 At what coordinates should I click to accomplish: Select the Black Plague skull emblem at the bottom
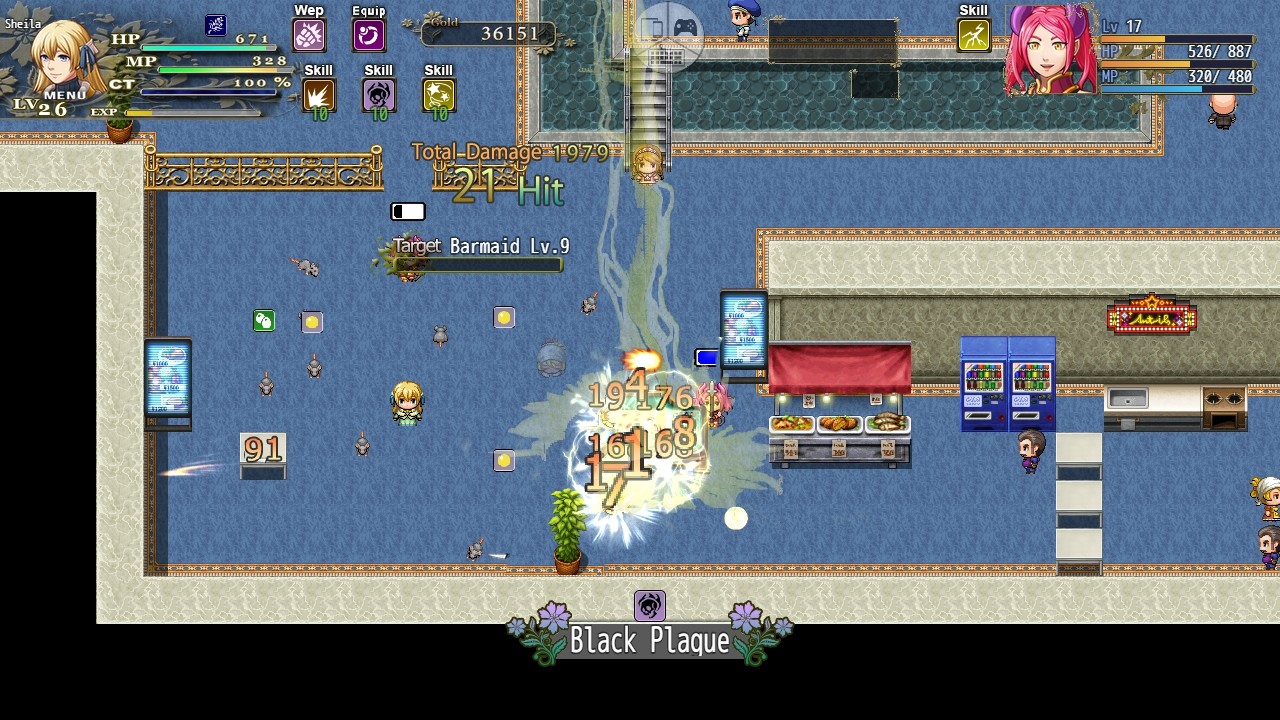(x=648, y=605)
